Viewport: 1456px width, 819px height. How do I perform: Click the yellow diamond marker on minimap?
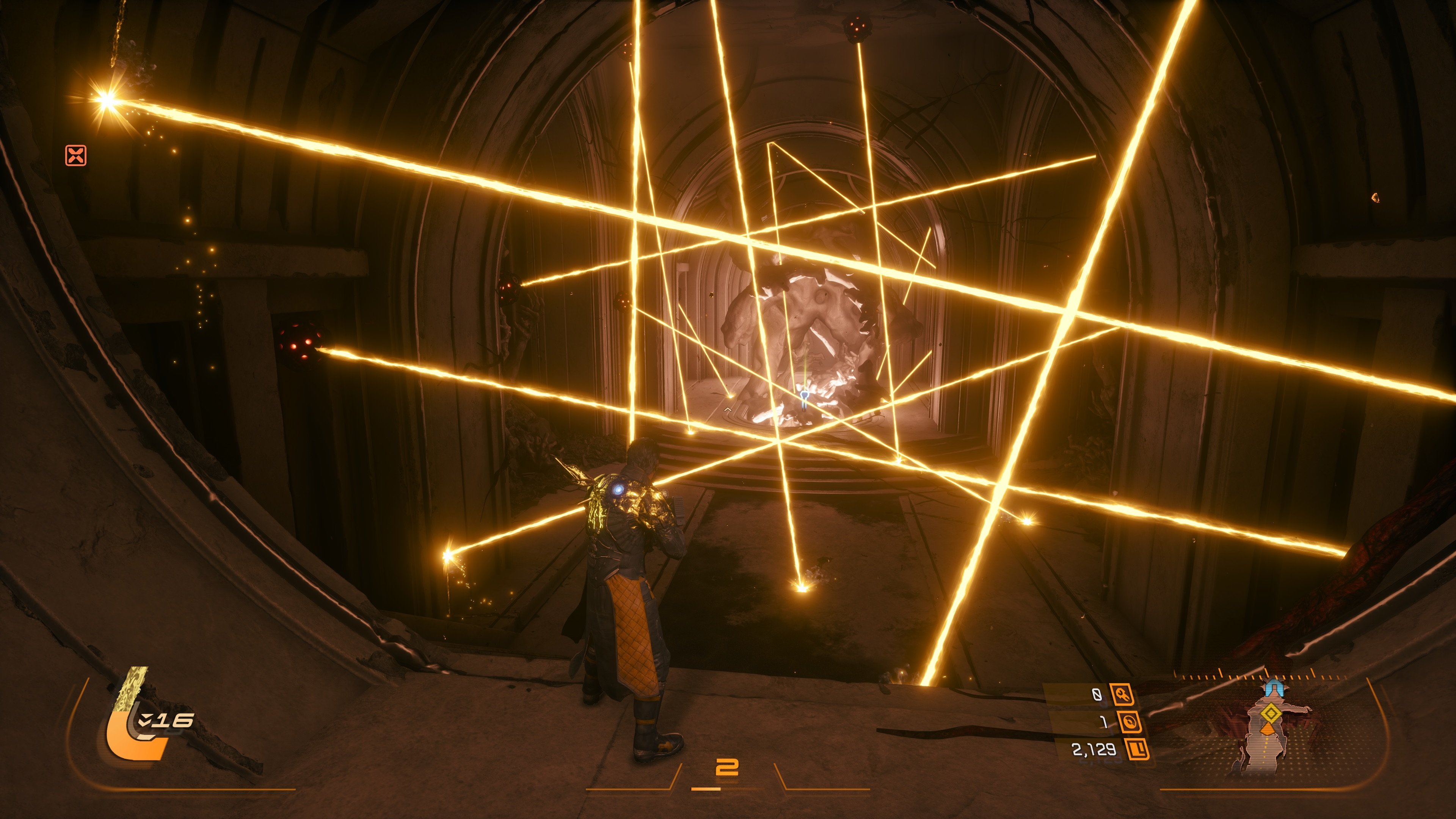pyautogui.click(x=1271, y=714)
